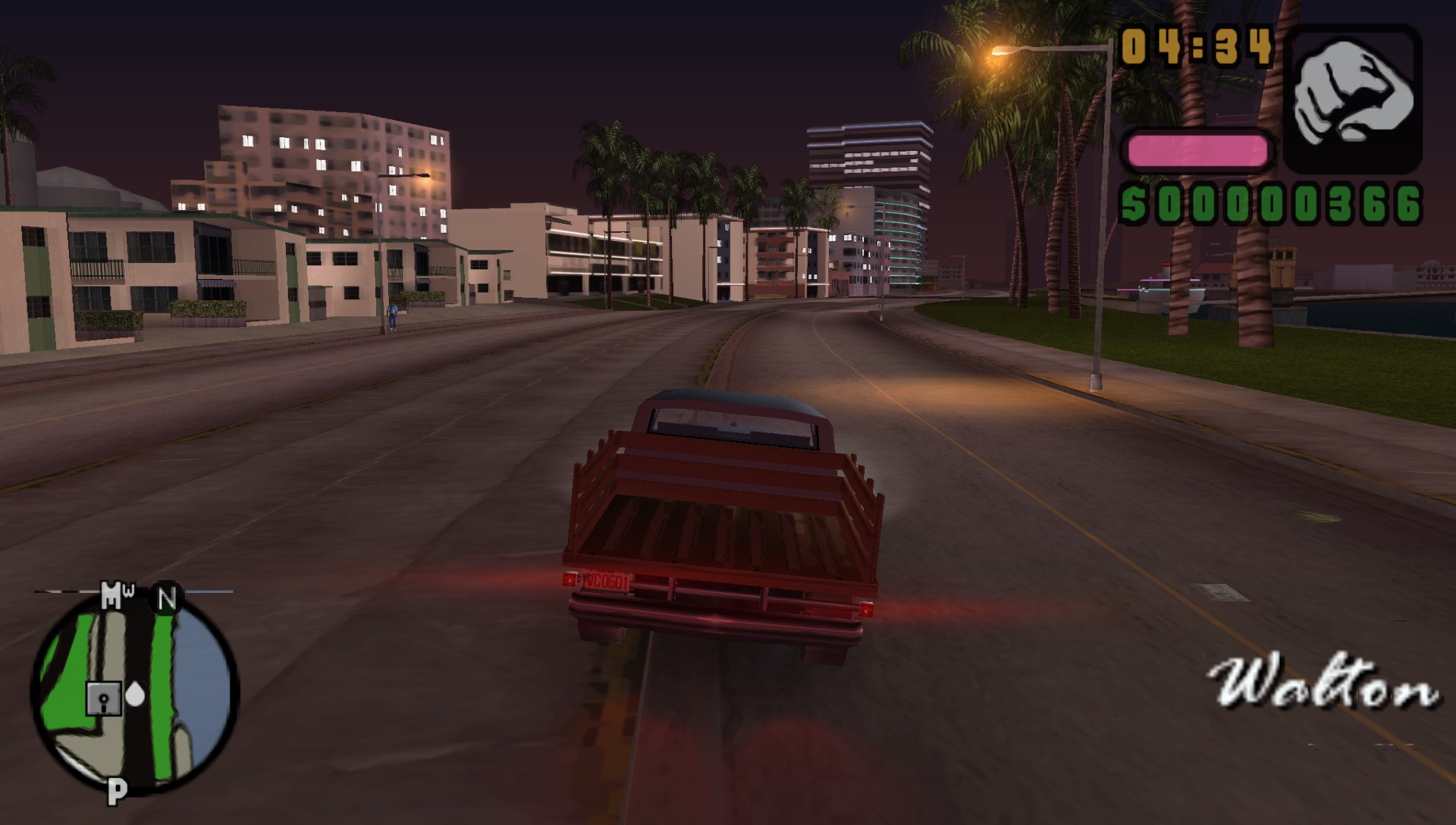Click the pink health bar

pyautogui.click(x=1198, y=149)
